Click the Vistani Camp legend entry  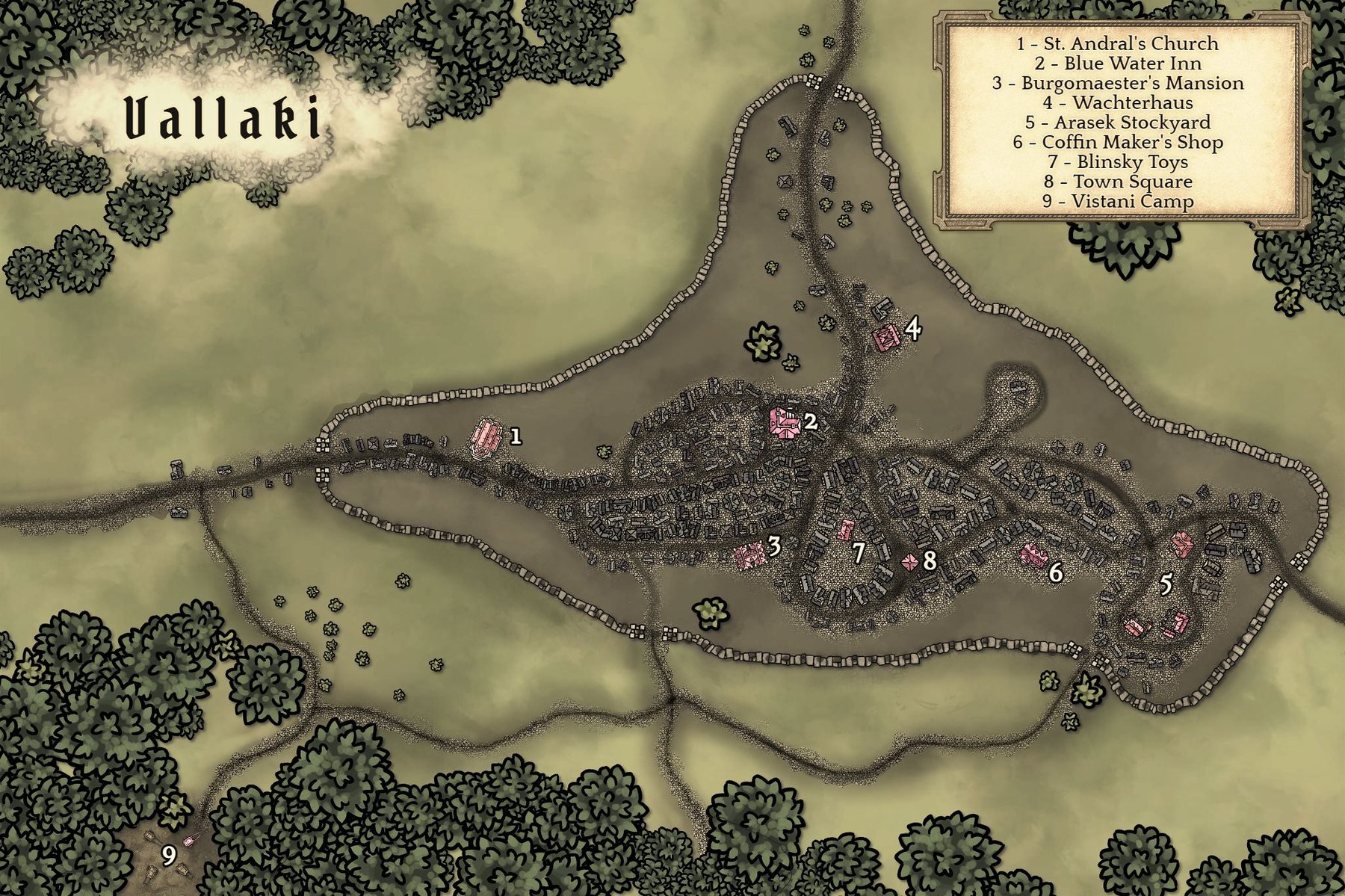pos(1117,201)
